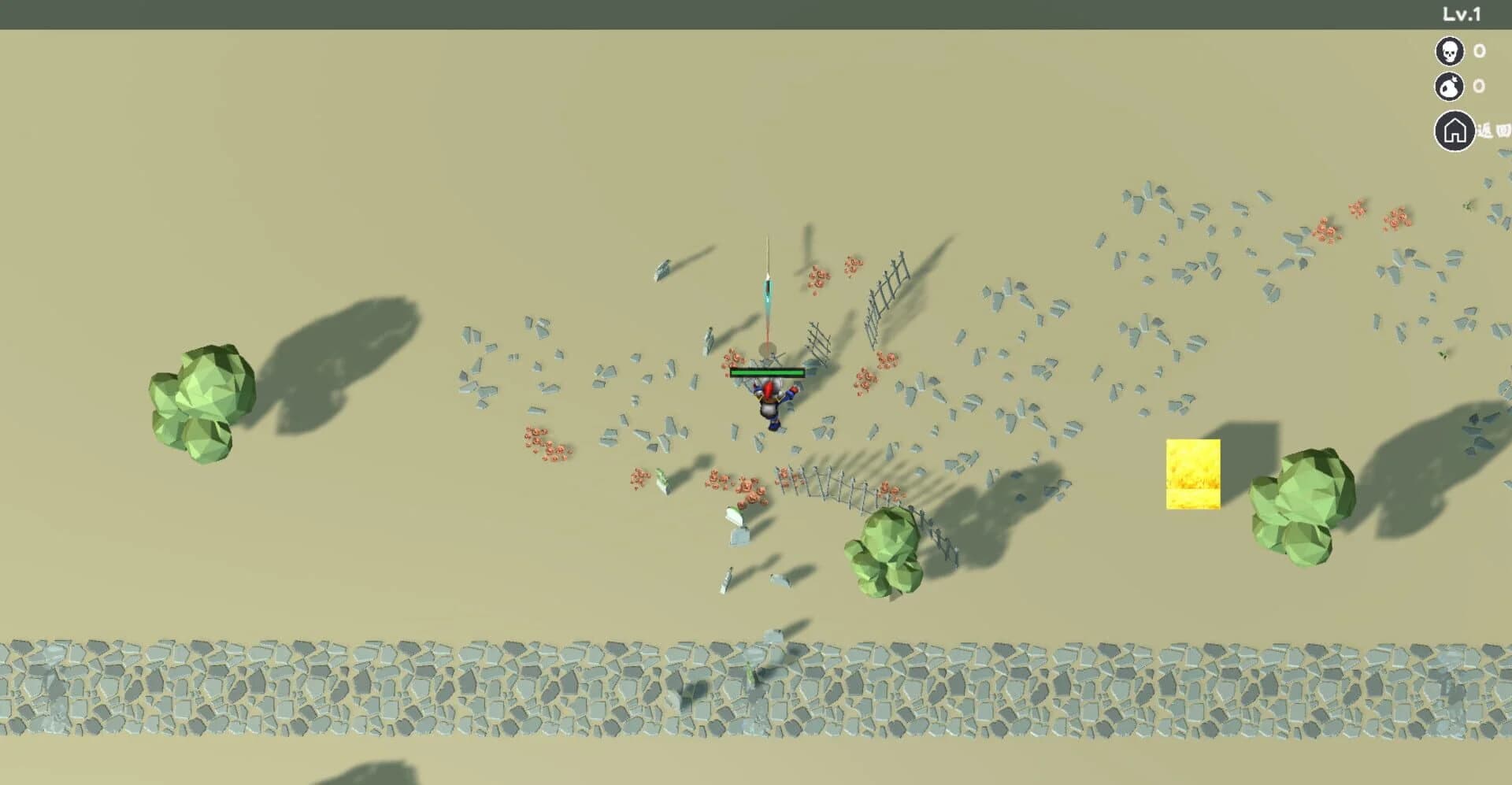Open the loot count value zero

[x=1479, y=84]
